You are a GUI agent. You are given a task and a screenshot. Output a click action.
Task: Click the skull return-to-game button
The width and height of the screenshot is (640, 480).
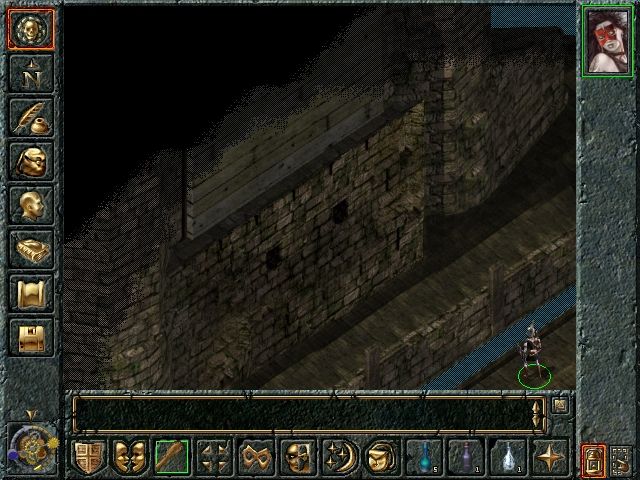click(x=30, y=29)
